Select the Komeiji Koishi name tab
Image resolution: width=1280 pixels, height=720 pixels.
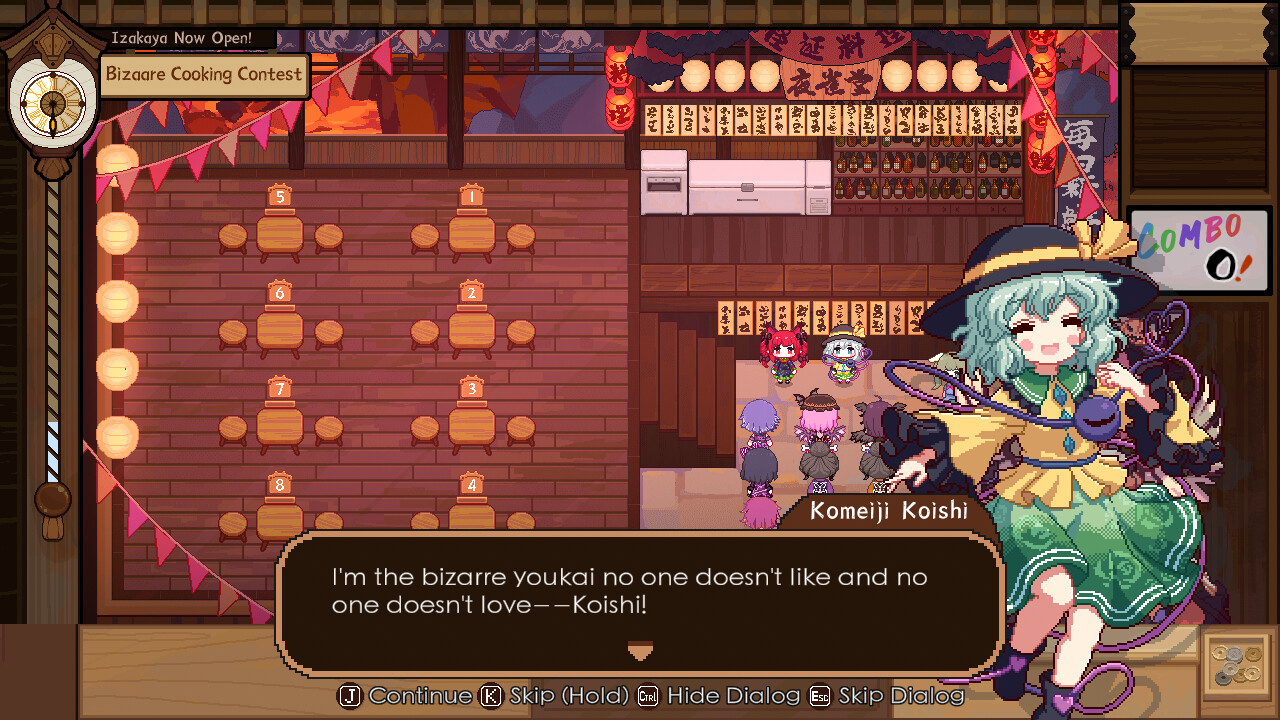click(x=888, y=511)
